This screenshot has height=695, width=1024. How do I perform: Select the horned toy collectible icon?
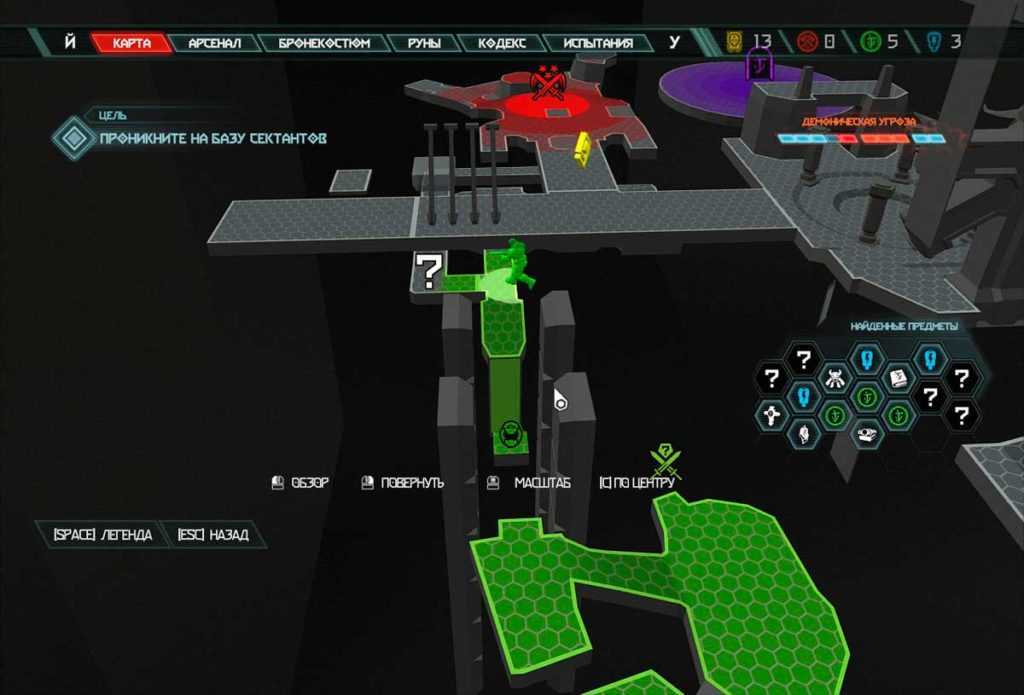point(835,378)
